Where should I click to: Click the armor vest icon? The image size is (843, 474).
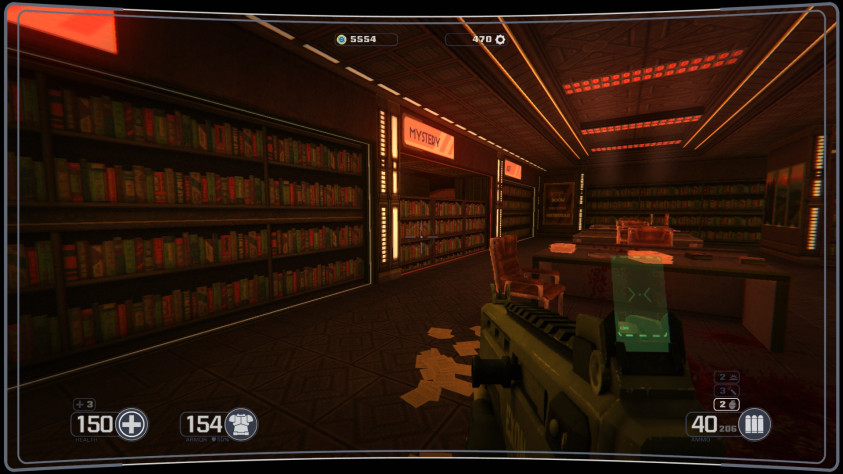(x=241, y=424)
